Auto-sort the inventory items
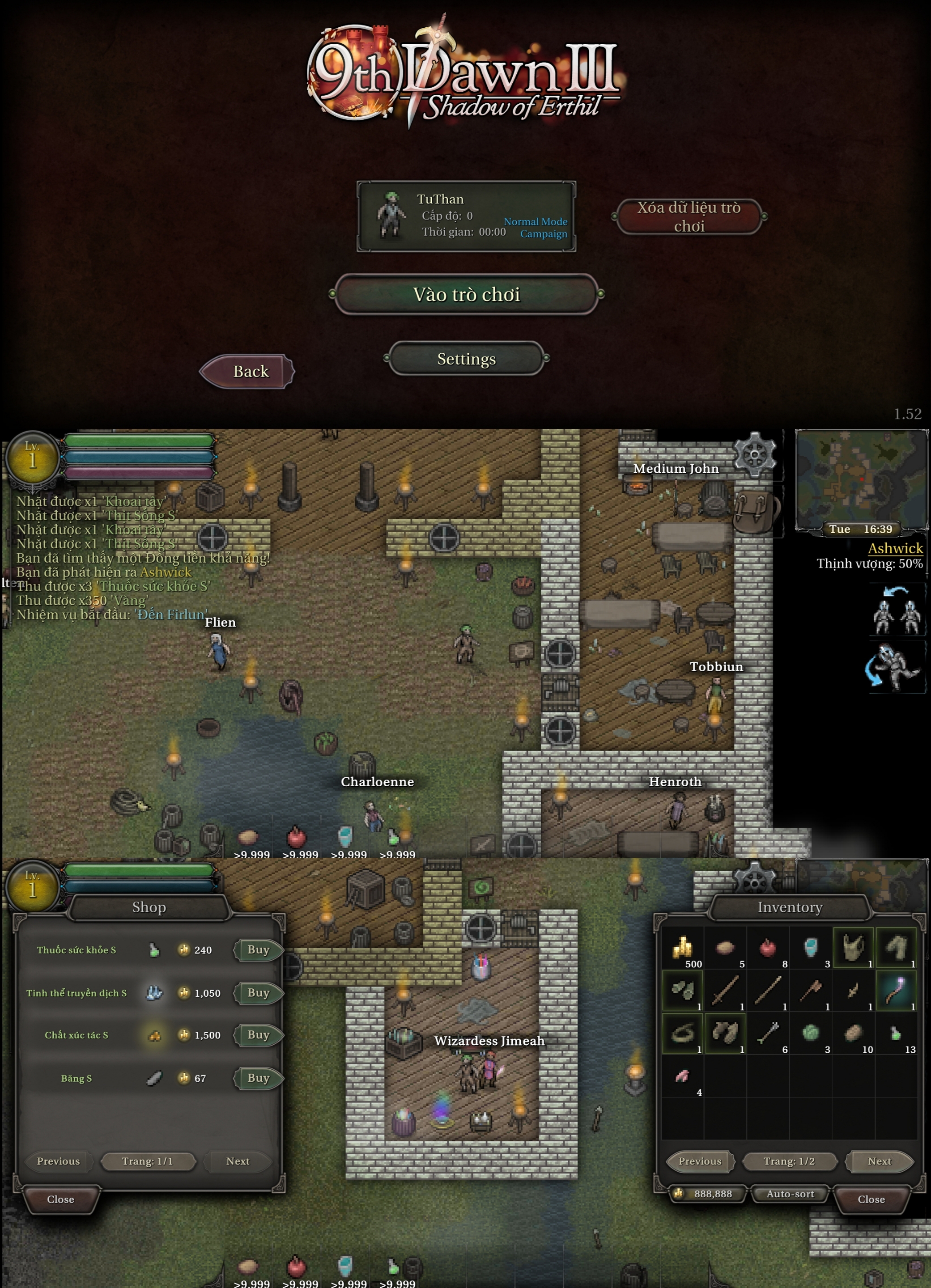The image size is (931, 1288). pyautogui.click(x=790, y=1194)
